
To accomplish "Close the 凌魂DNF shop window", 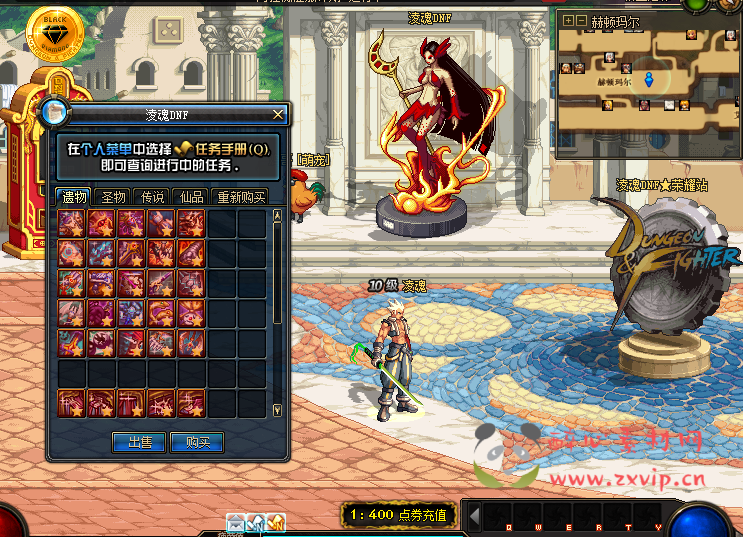I will click(278, 115).
